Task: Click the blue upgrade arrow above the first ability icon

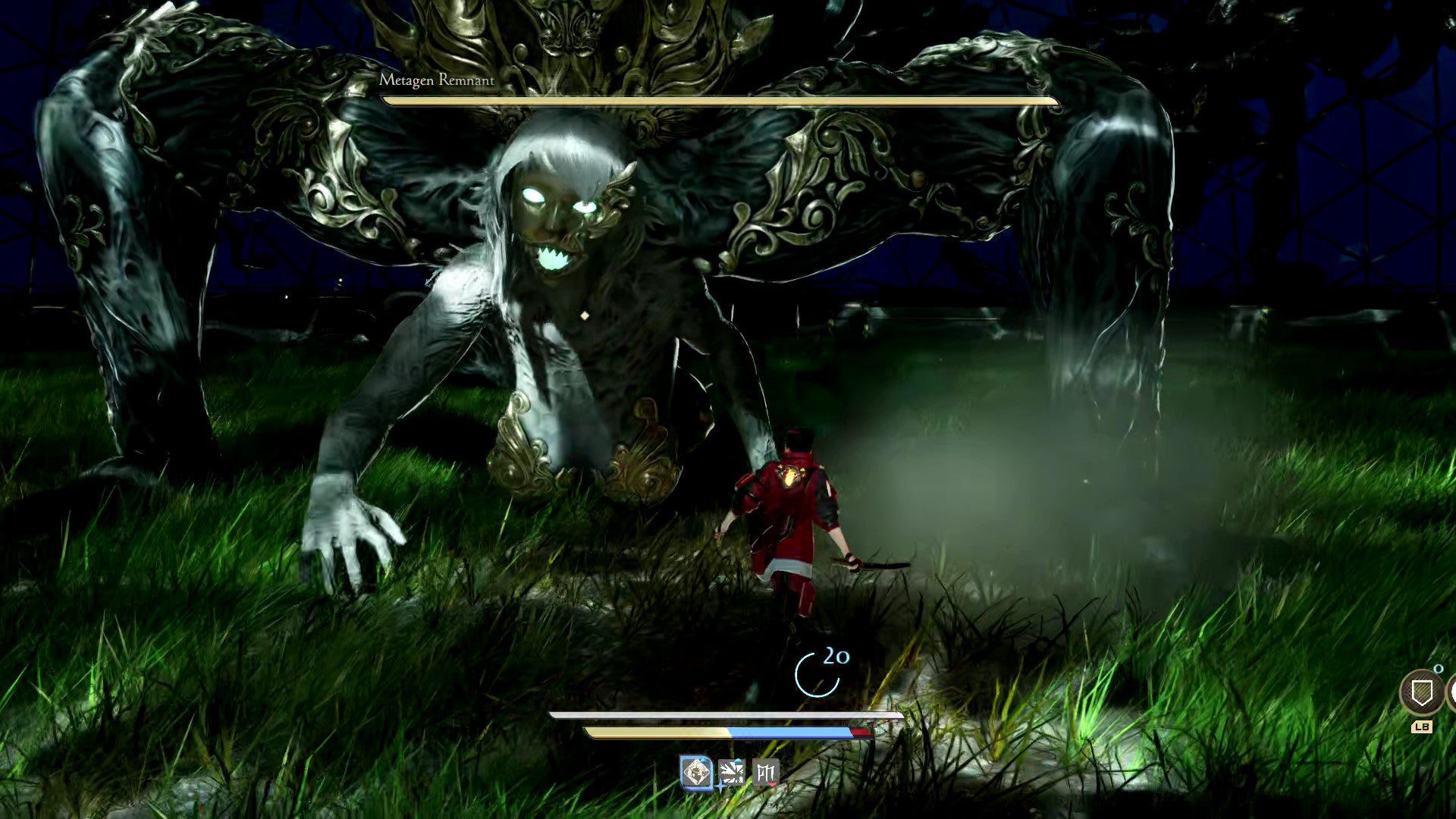Action: [x=703, y=760]
